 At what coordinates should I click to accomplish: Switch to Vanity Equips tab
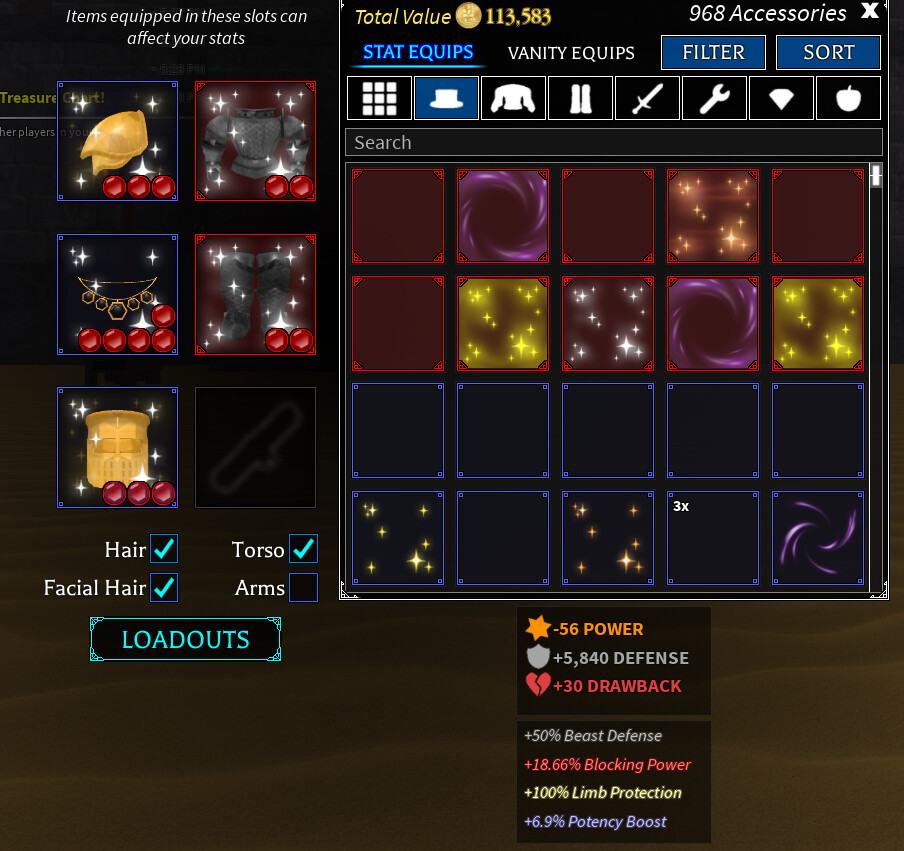pyautogui.click(x=571, y=53)
